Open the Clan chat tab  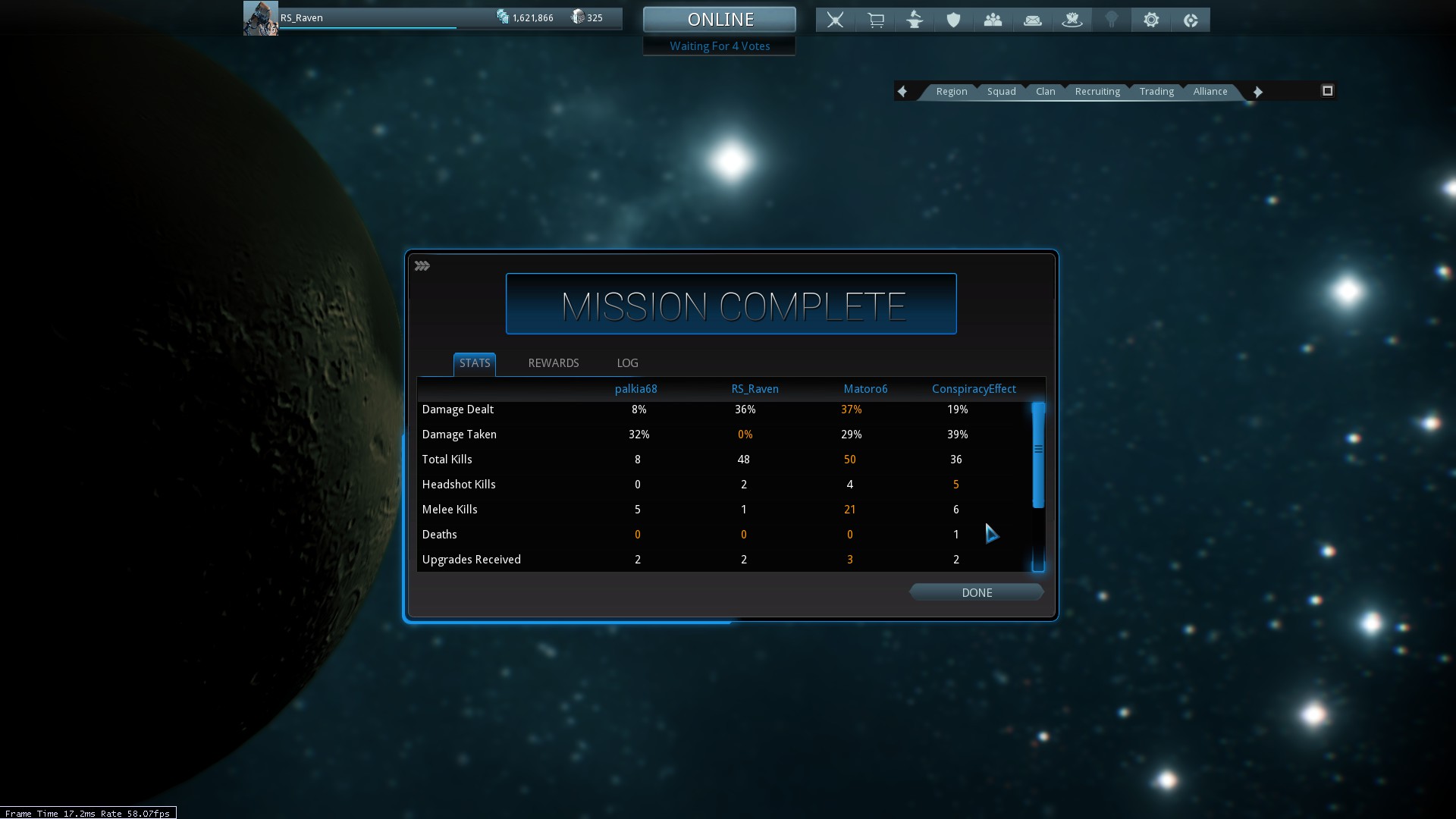(x=1045, y=92)
